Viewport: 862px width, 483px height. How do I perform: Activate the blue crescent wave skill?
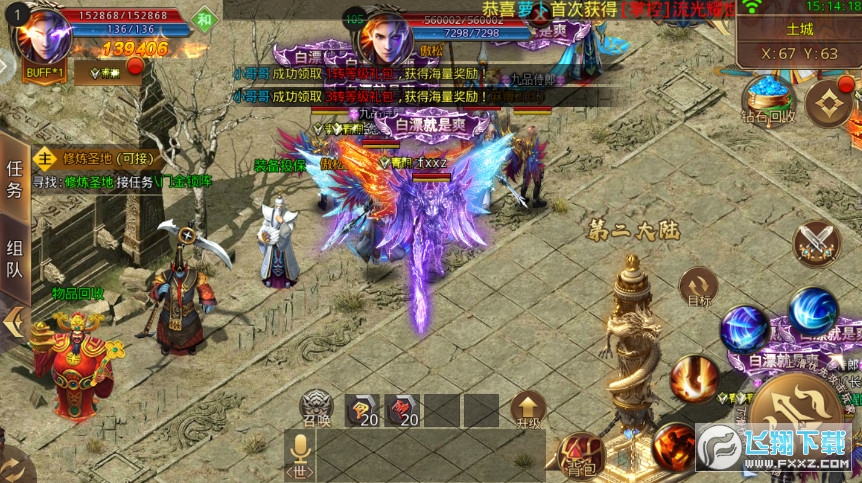[x=812, y=310]
